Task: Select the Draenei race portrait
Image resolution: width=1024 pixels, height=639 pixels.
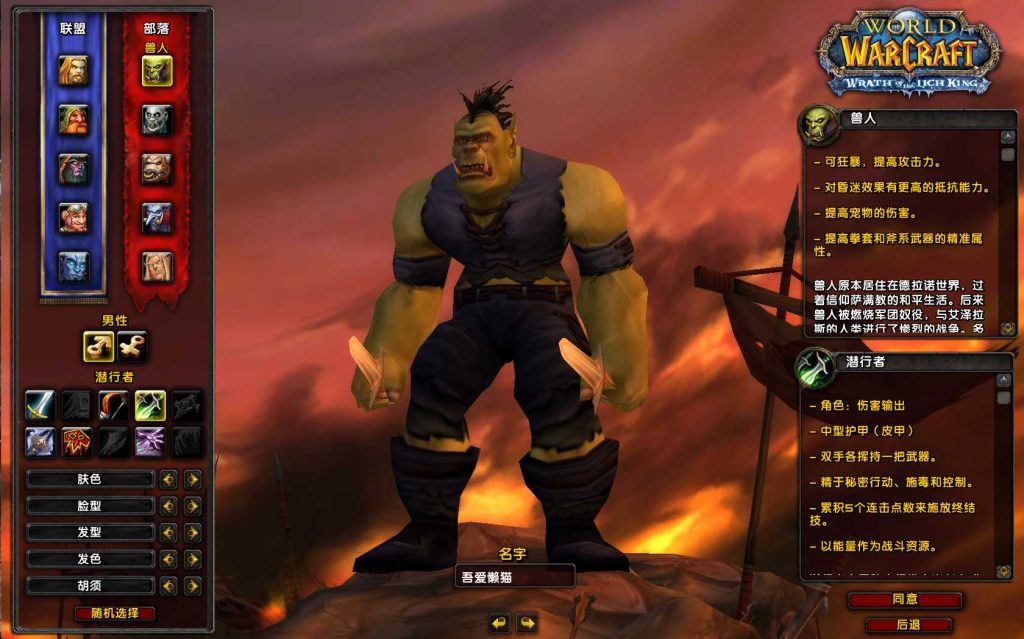Action: (73, 266)
